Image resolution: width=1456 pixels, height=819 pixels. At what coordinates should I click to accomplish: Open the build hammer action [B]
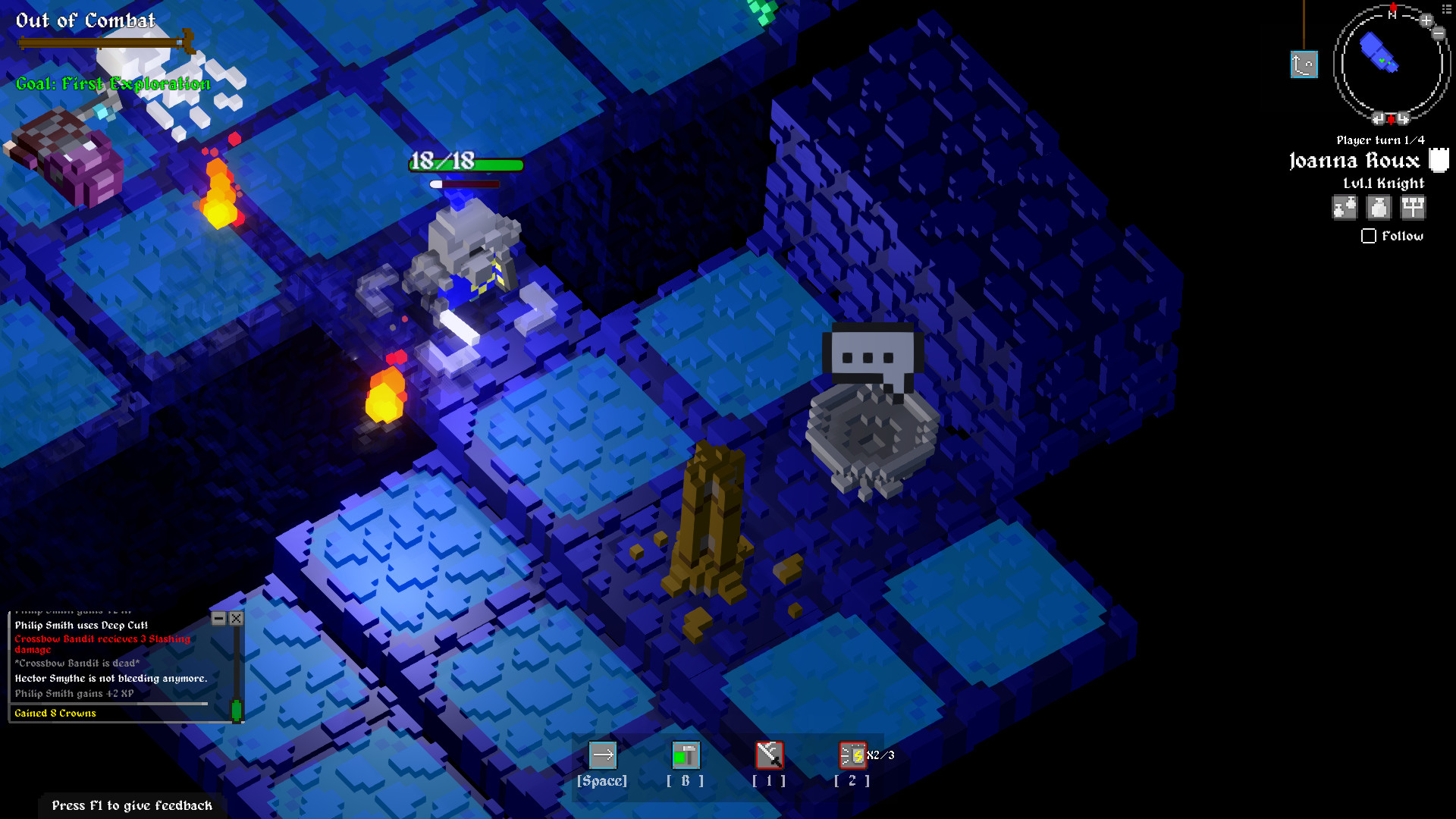click(x=686, y=755)
